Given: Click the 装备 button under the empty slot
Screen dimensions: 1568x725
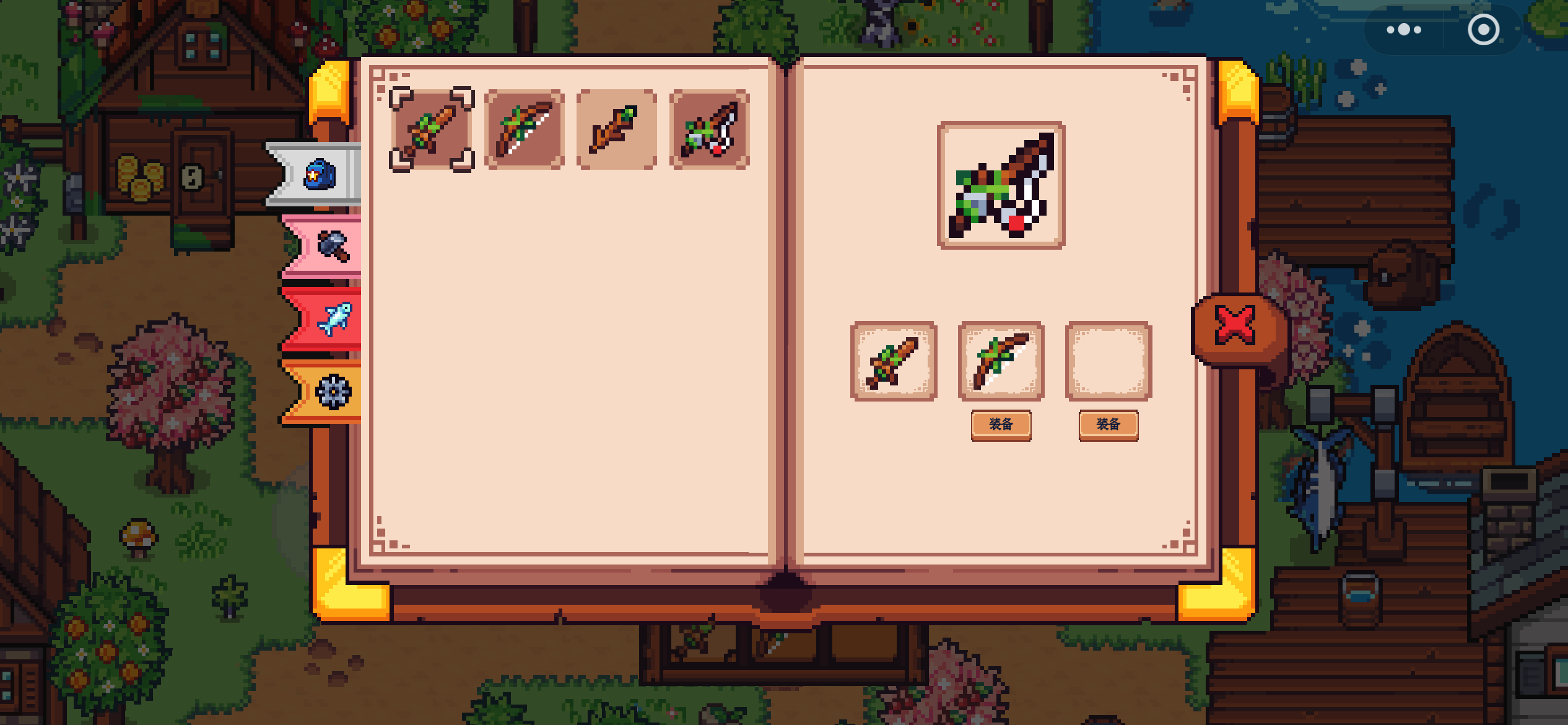Looking at the screenshot, I should pyautogui.click(x=1108, y=424).
